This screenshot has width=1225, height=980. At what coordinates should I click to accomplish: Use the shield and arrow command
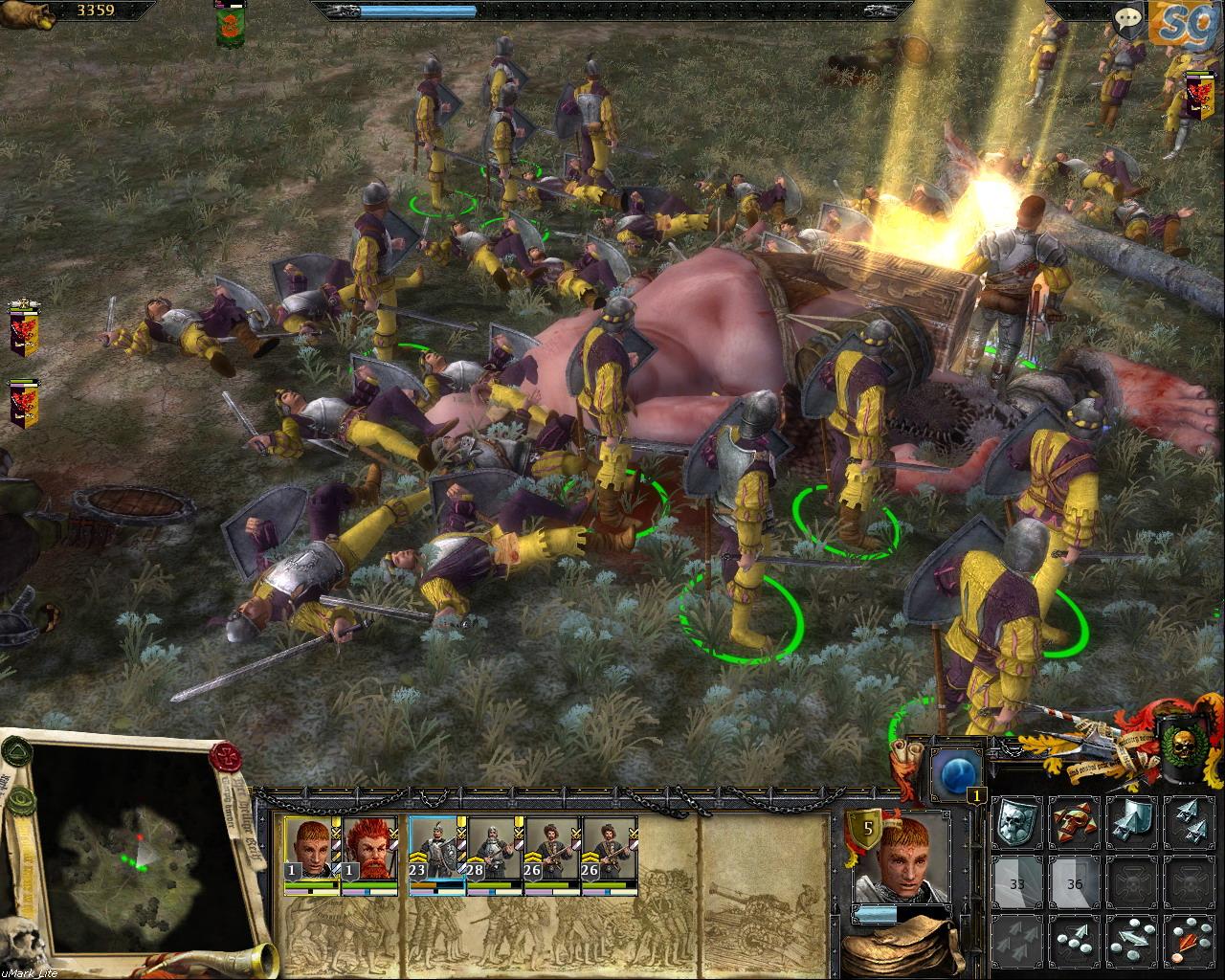pos(1132,821)
